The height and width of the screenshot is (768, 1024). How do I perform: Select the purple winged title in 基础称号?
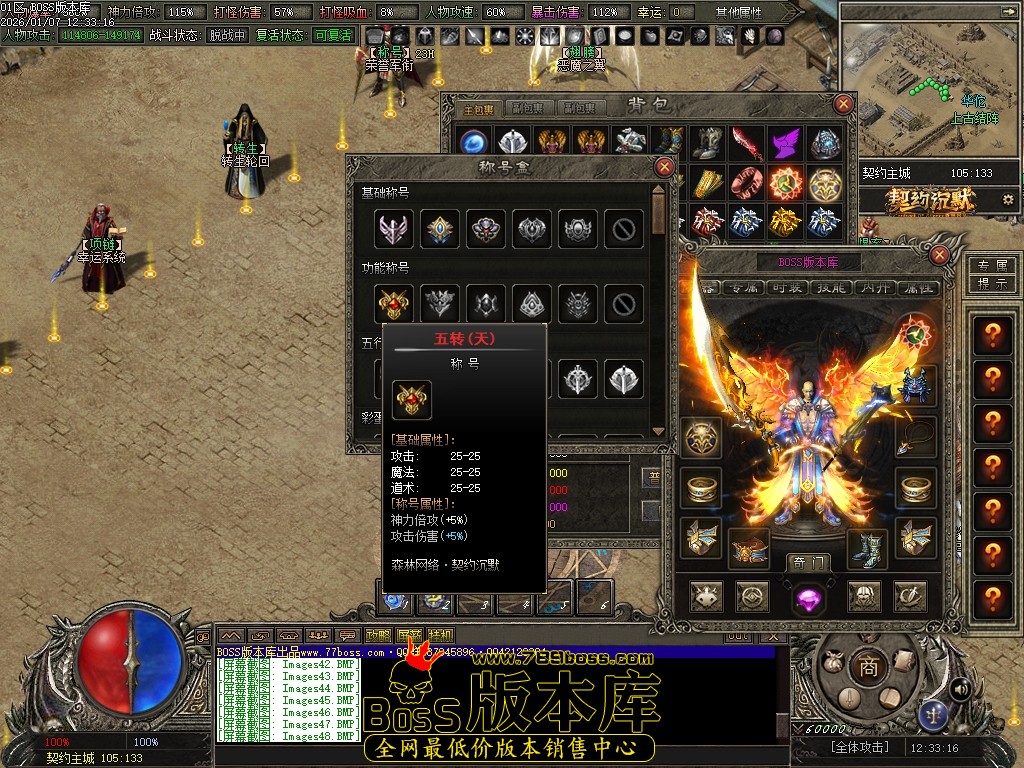click(x=394, y=229)
